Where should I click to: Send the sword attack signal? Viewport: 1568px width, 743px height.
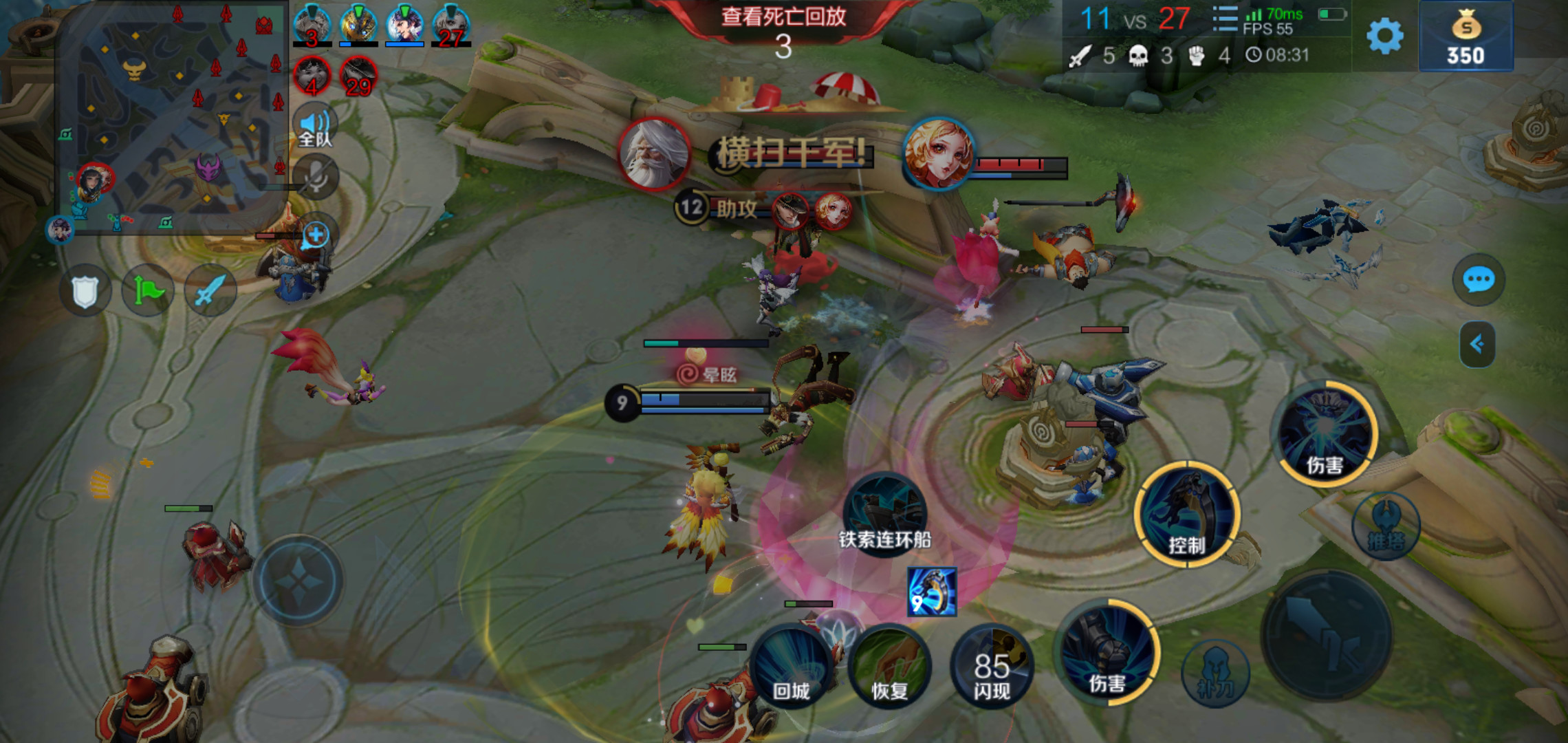coord(210,292)
